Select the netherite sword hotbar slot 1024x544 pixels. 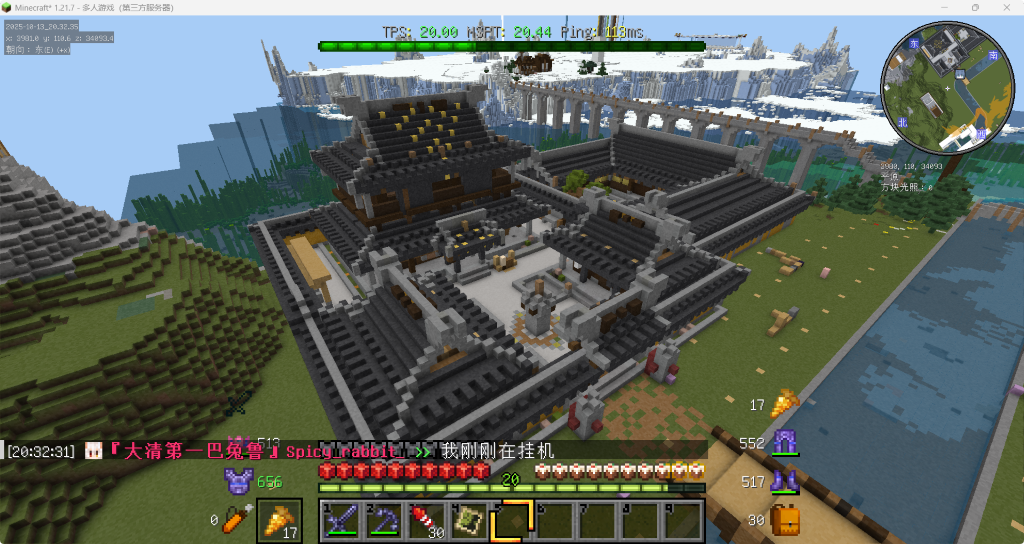click(x=339, y=520)
